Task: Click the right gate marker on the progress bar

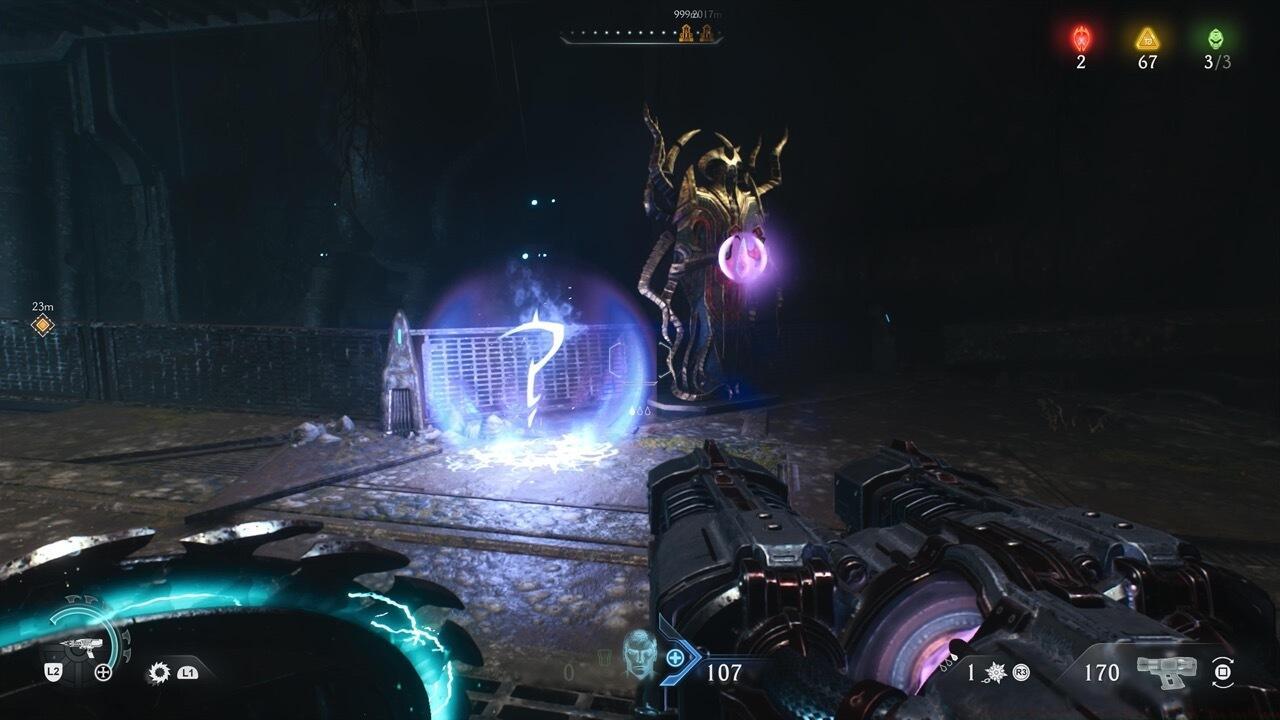Action: (706, 34)
